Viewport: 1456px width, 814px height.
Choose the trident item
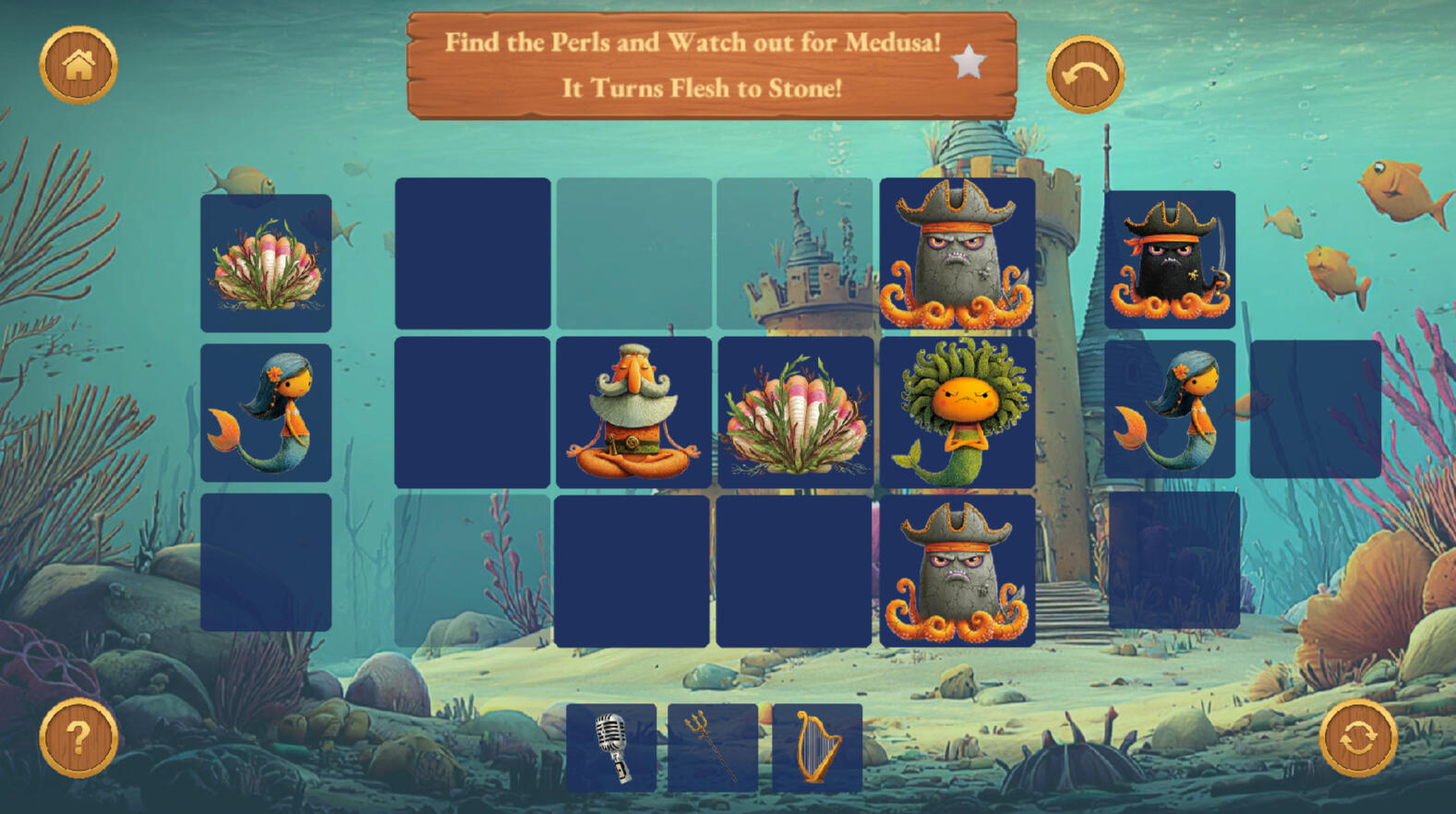[713, 748]
